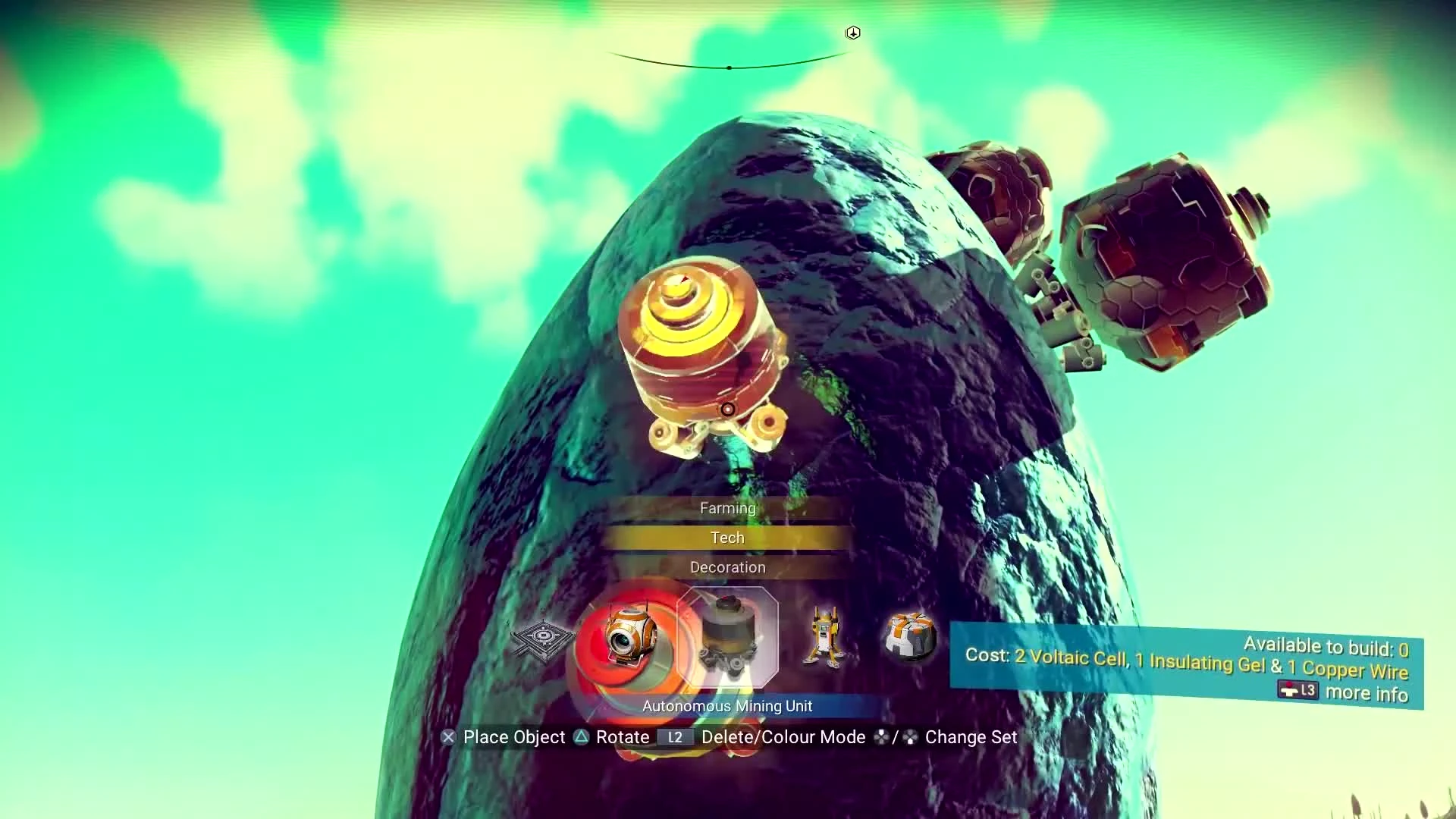Switch to the Decoration category
The image size is (1456, 819).
click(x=727, y=566)
